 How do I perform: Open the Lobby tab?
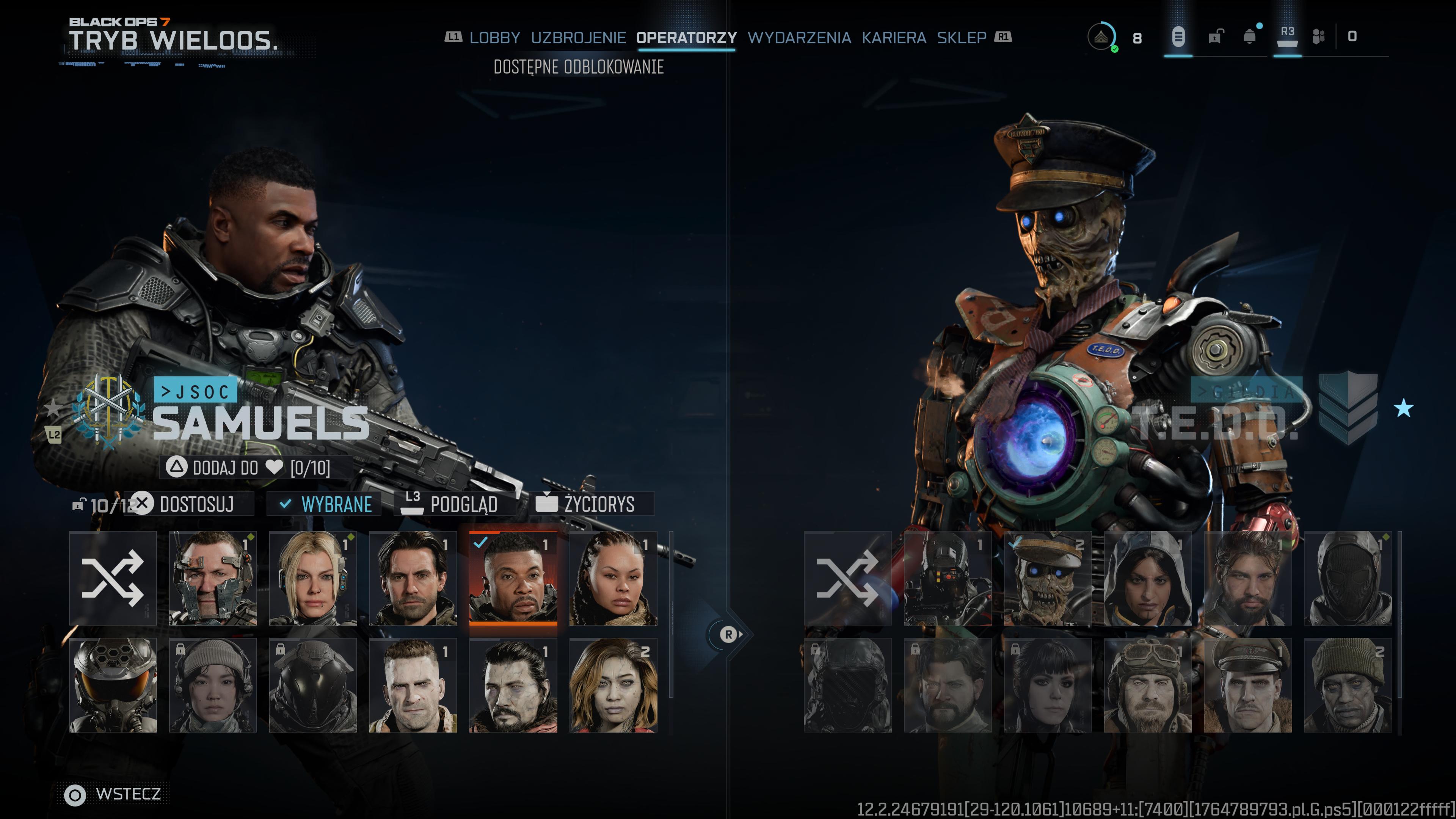tap(494, 38)
